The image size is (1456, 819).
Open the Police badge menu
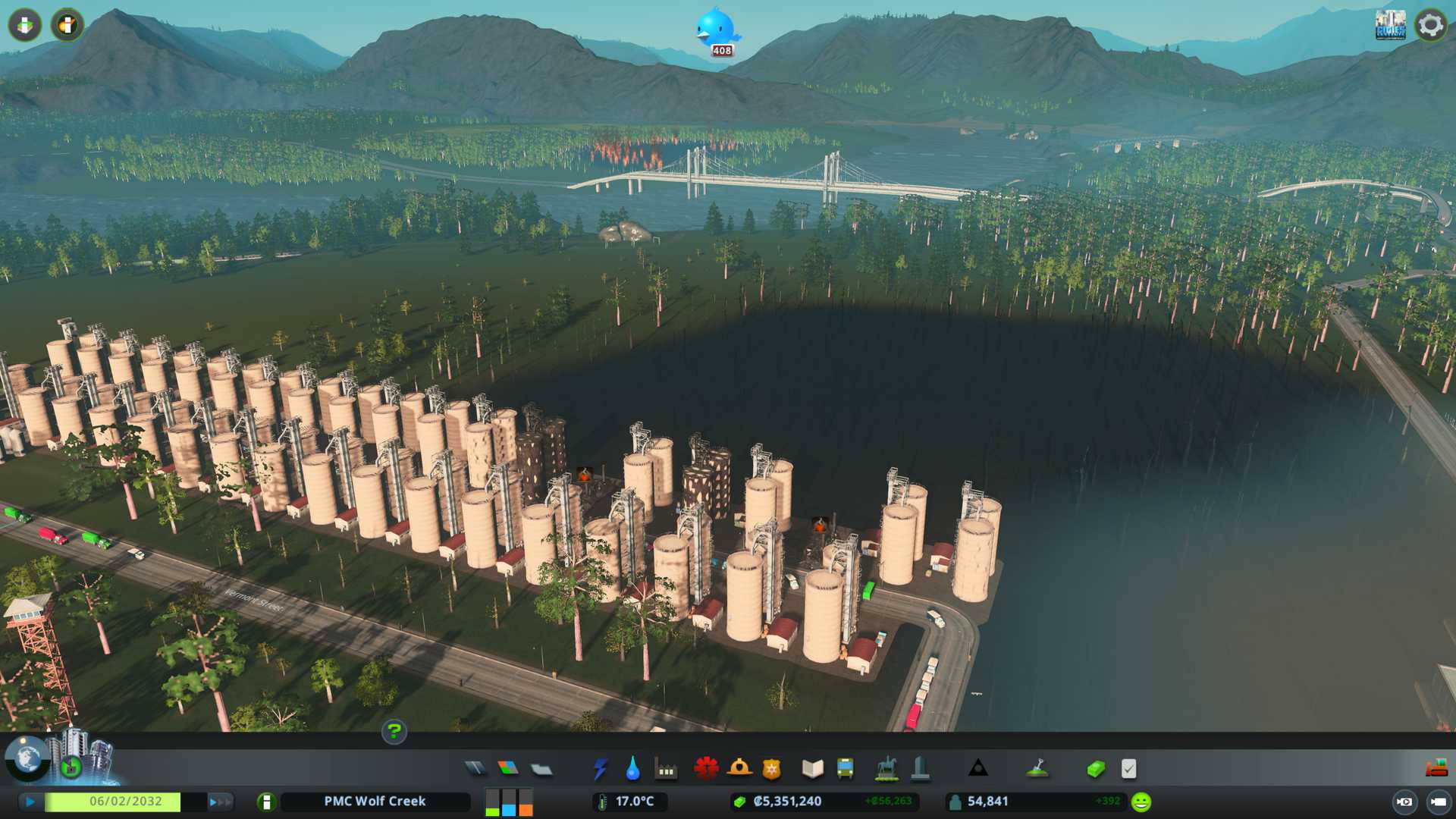coord(771,769)
